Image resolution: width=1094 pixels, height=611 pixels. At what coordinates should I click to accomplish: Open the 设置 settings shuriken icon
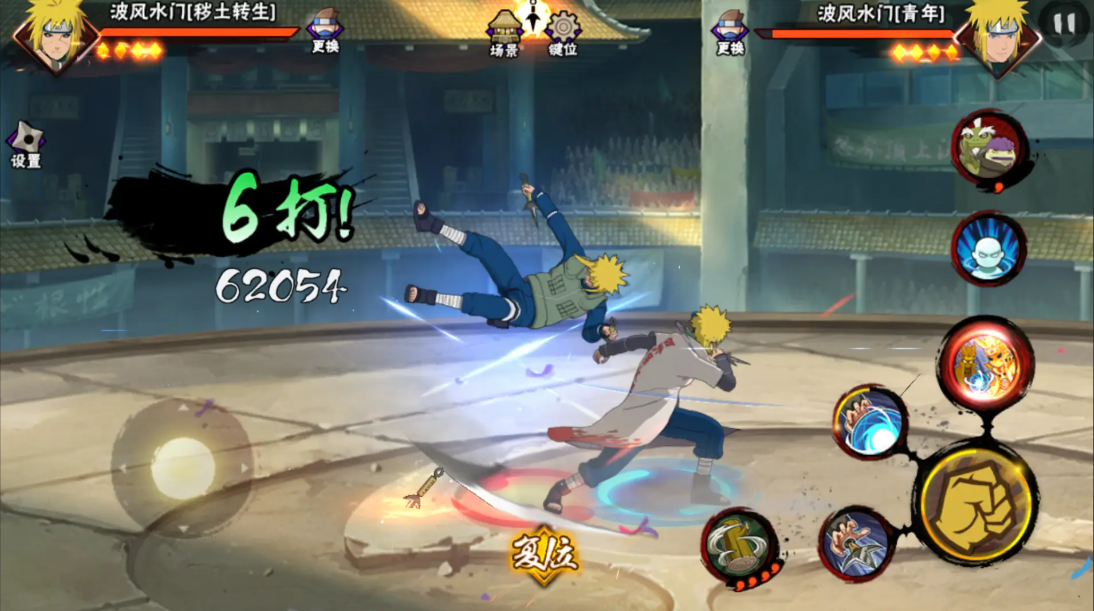coord(25,146)
